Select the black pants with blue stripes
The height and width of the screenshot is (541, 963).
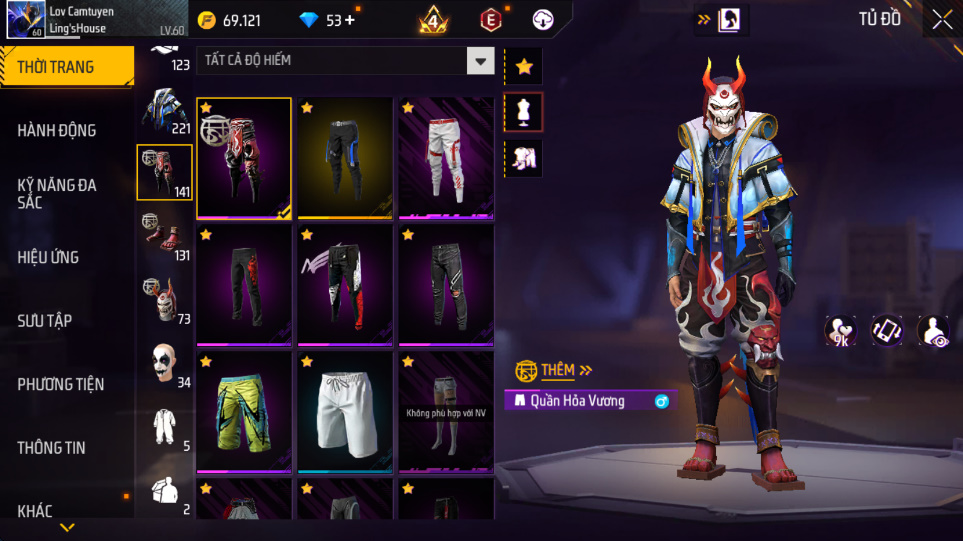(345, 157)
